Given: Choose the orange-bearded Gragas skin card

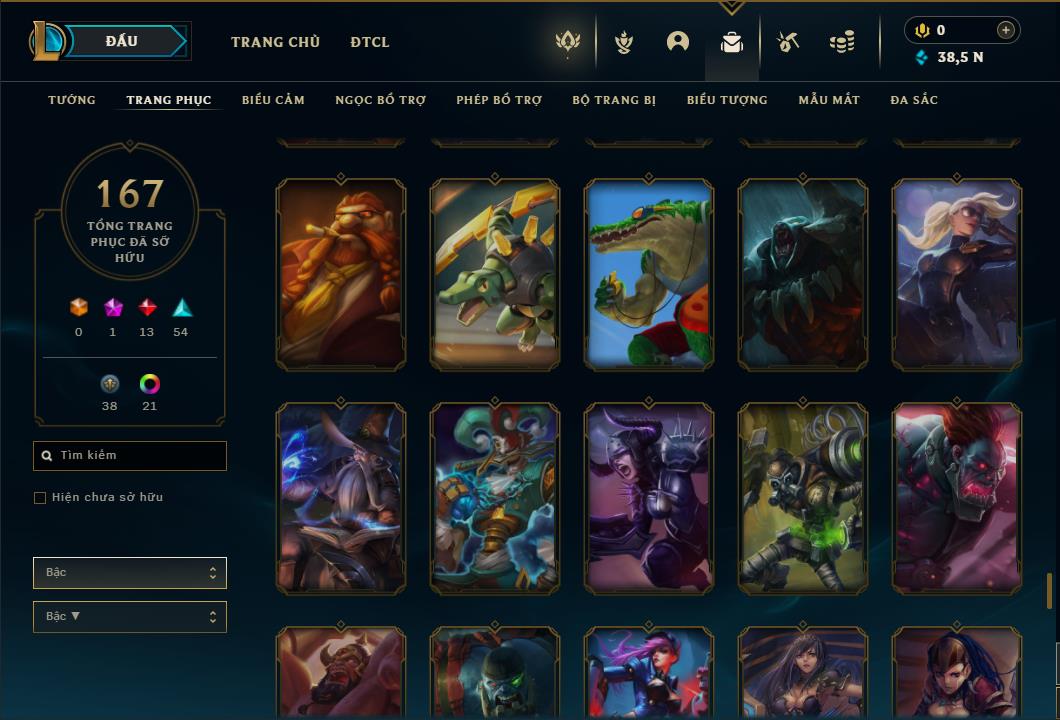Looking at the screenshot, I should tap(341, 275).
